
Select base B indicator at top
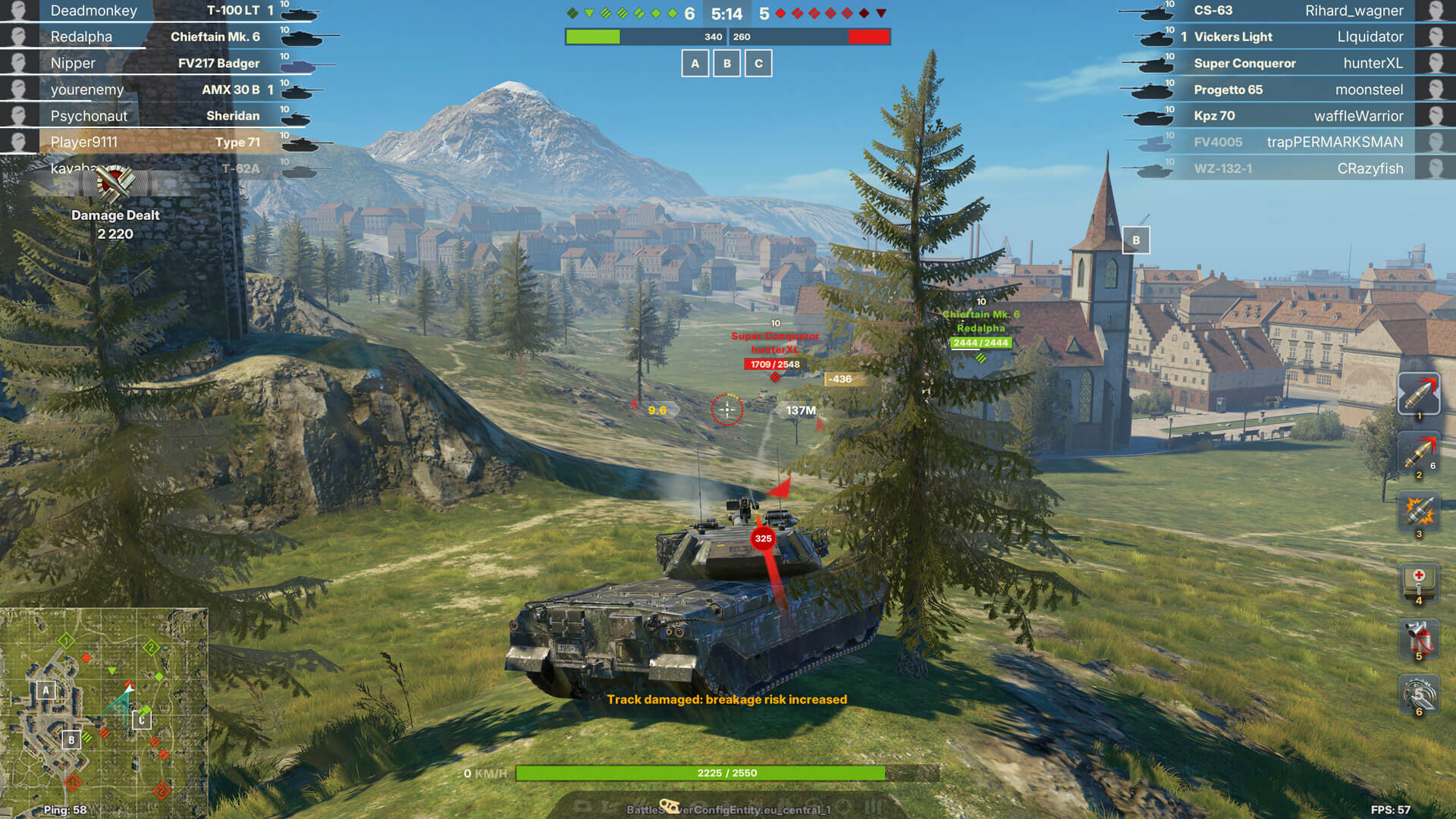pos(727,64)
